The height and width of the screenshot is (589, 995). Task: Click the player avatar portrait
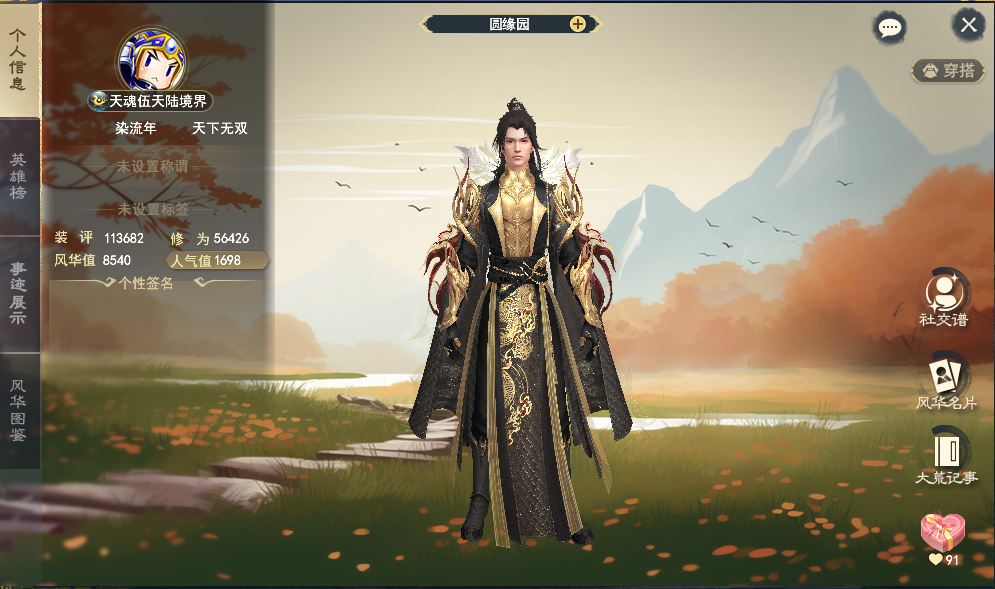(151, 59)
